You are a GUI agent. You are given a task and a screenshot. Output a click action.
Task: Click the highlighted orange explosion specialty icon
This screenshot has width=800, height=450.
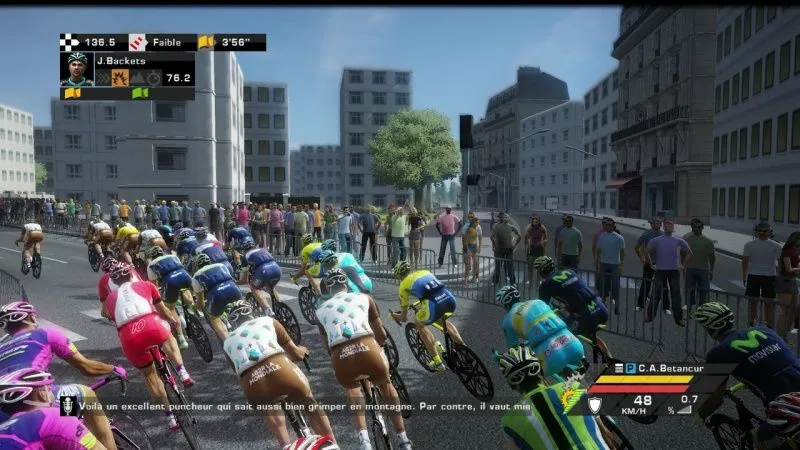pyautogui.click(x=119, y=77)
